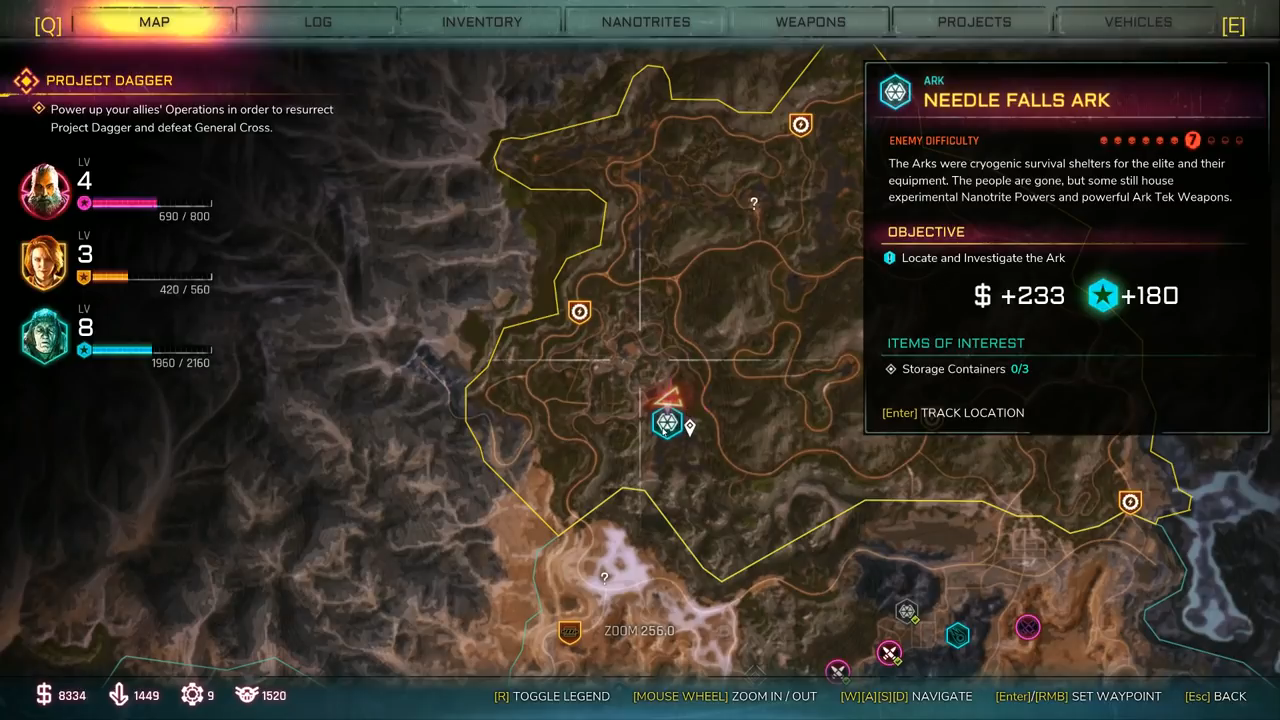The height and width of the screenshot is (720, 1280).
Task: Choose the cyan masked ally portrait at level 8
Action: coord(45,336)
